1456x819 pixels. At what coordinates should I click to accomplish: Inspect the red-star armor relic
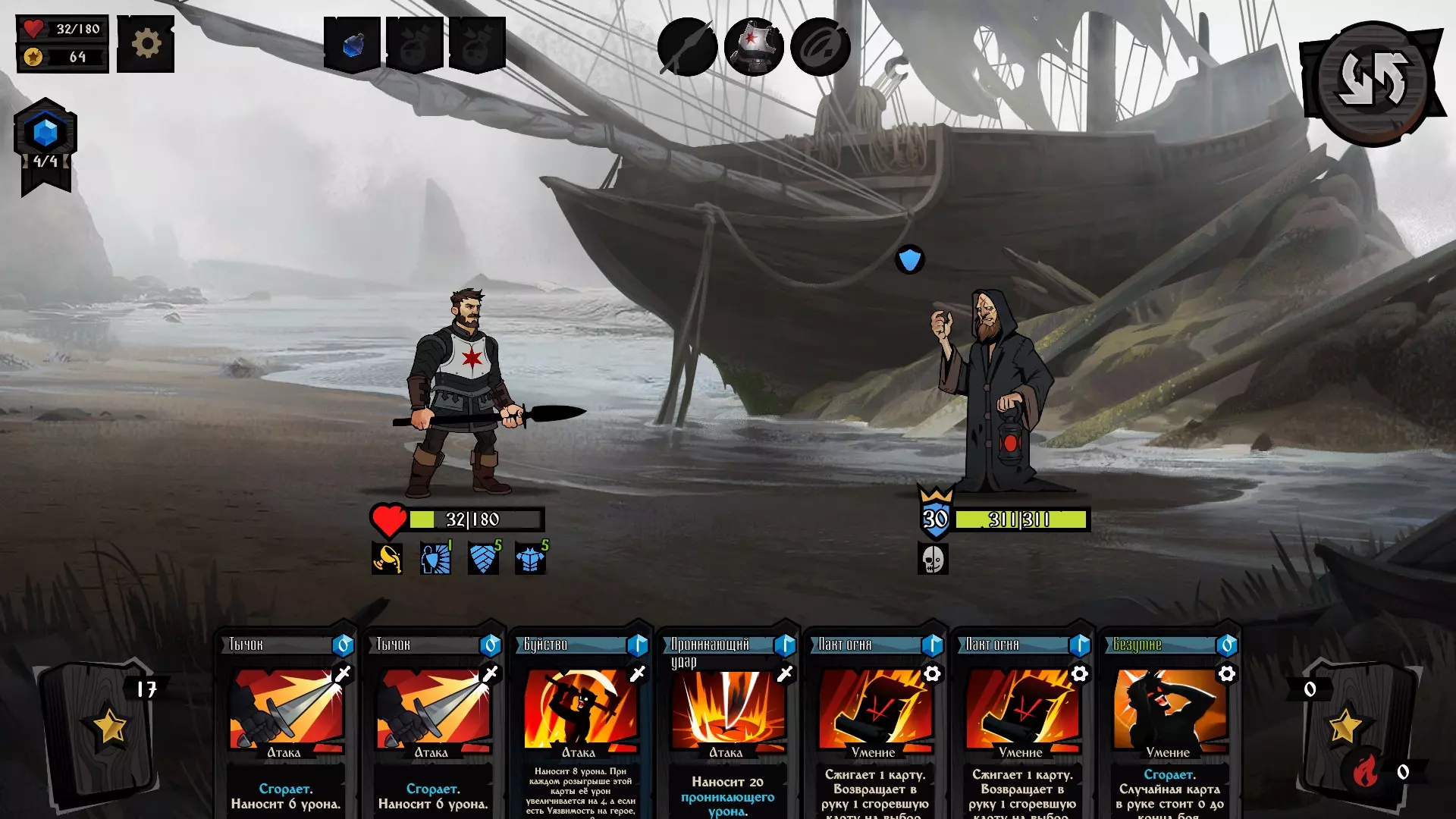click(x=753, y=47)
